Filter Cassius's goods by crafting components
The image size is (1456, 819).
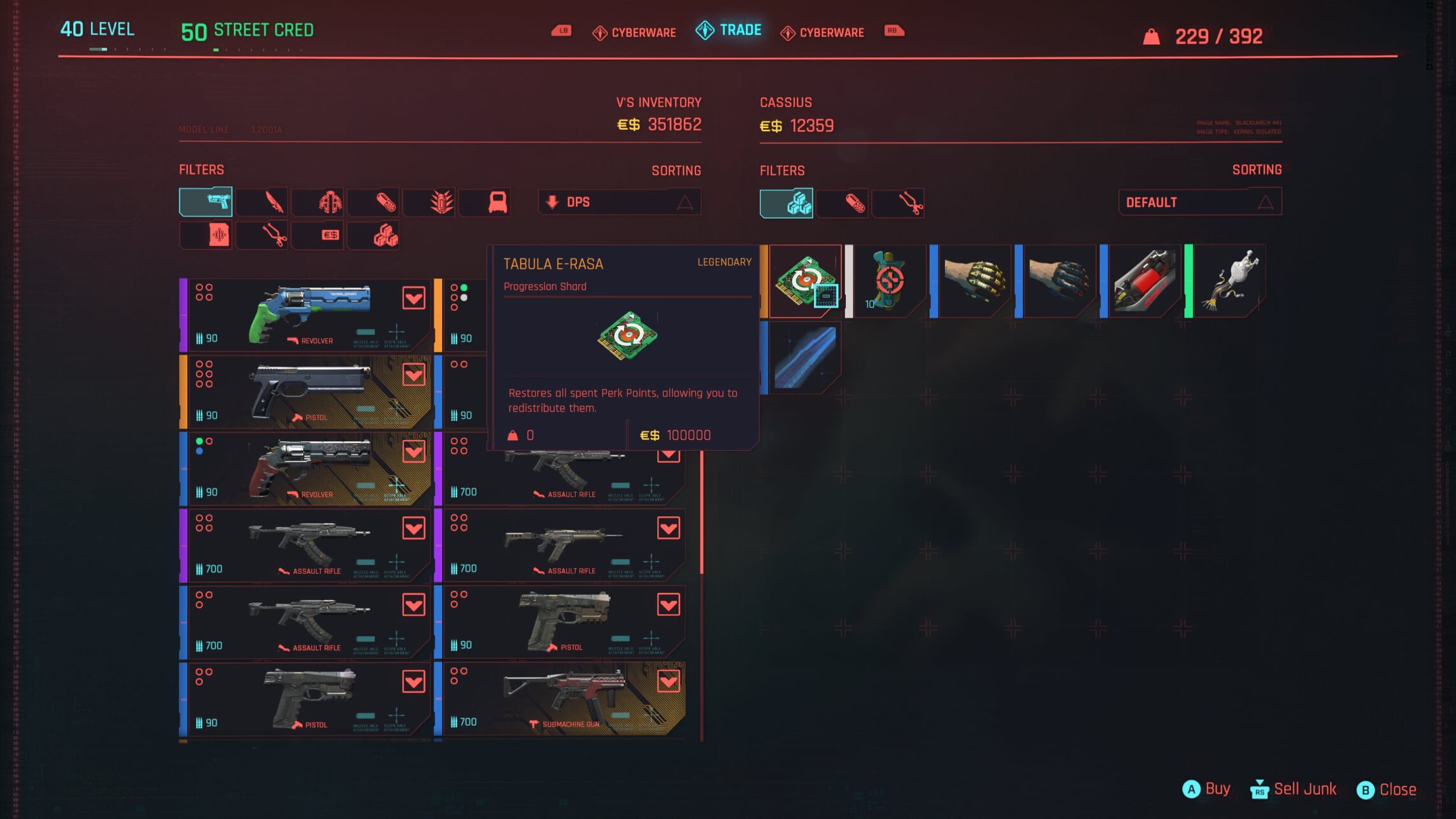pyautogui.click(x=899, y=203)
